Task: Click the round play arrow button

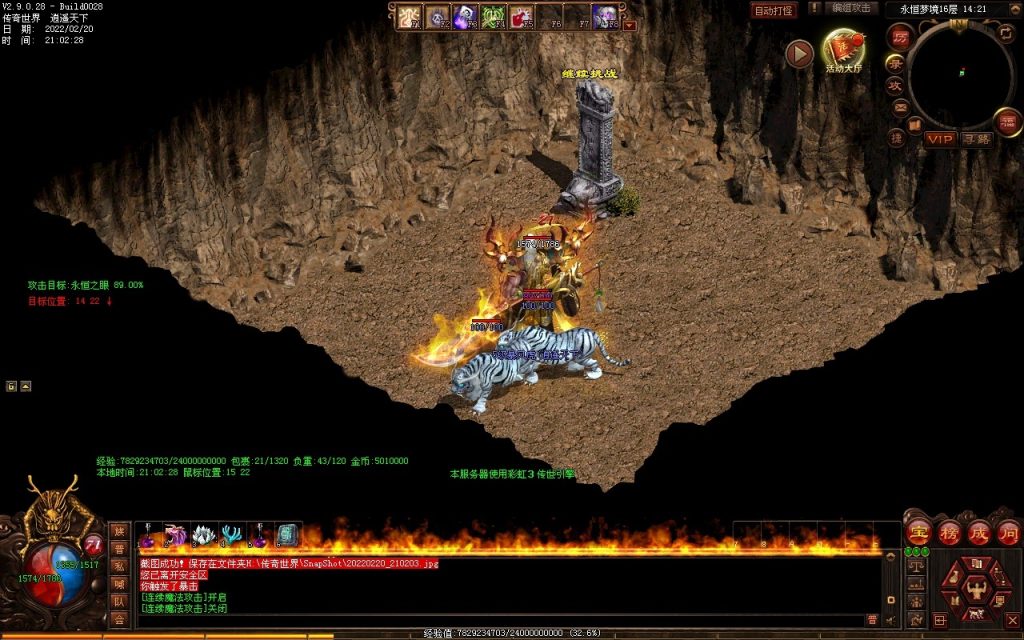Action: tap(799, 54)
